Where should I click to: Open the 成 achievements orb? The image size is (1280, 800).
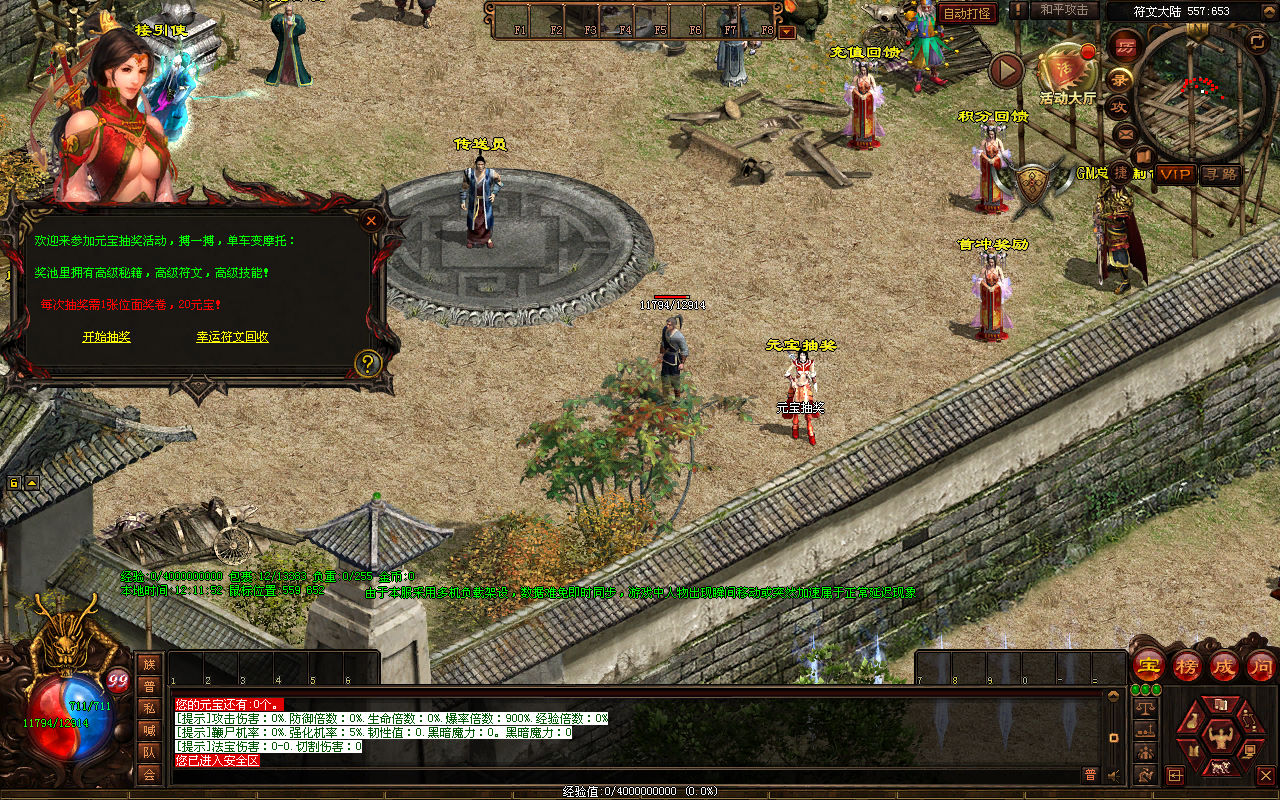click(1224, 665)
